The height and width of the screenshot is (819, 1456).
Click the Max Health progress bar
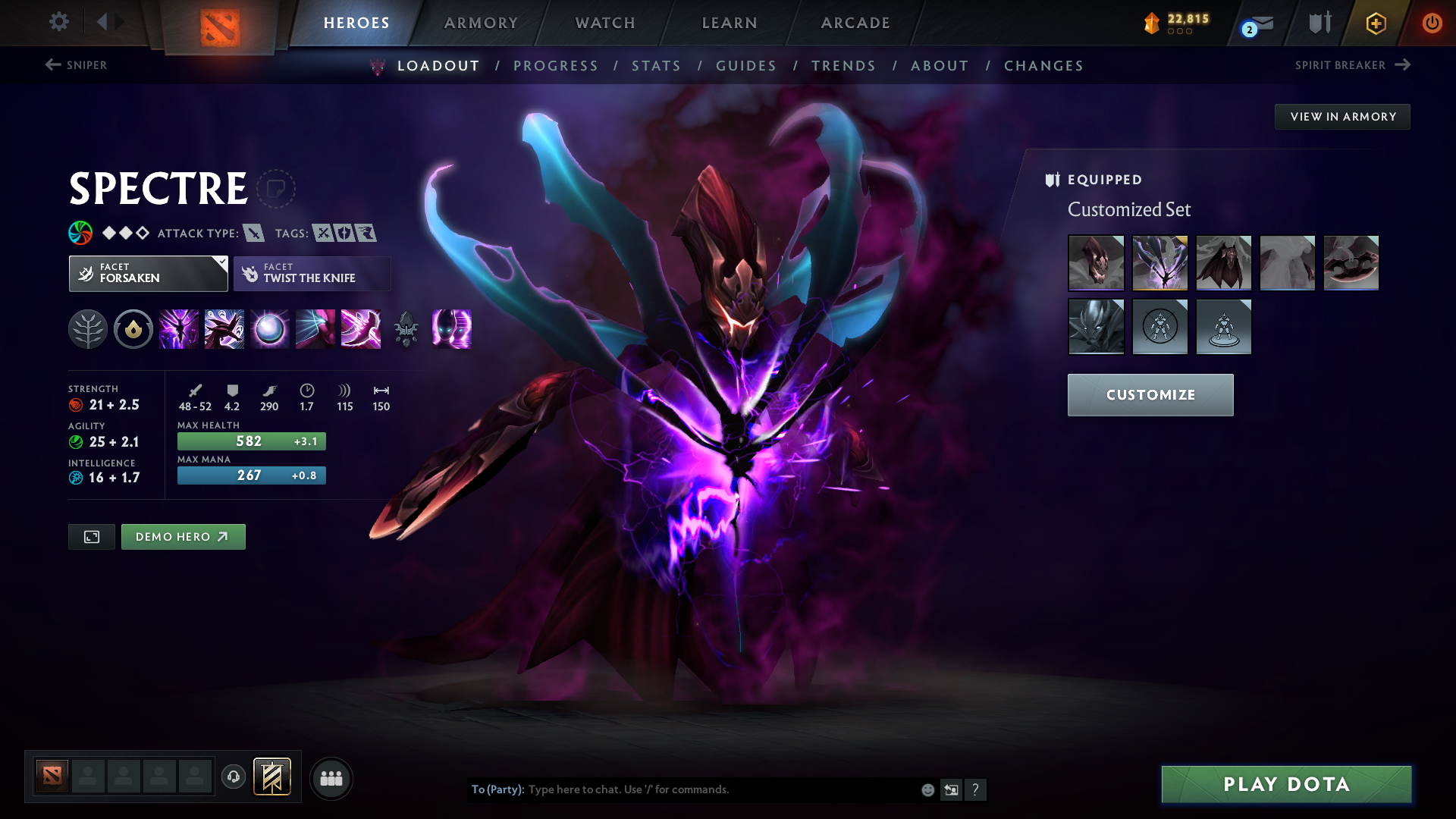point(251,441)
